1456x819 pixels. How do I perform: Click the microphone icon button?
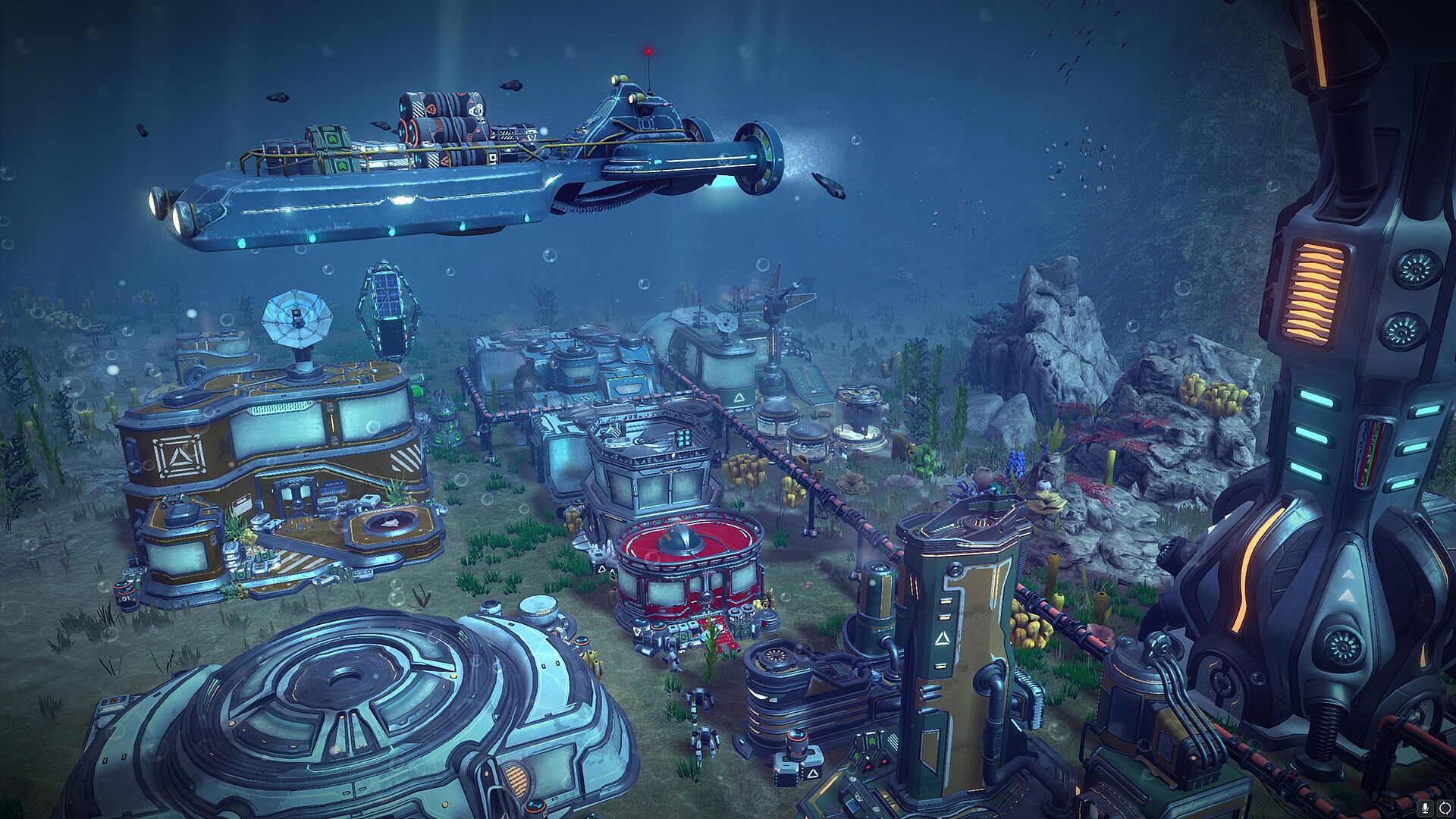[x=1426, y=808]
